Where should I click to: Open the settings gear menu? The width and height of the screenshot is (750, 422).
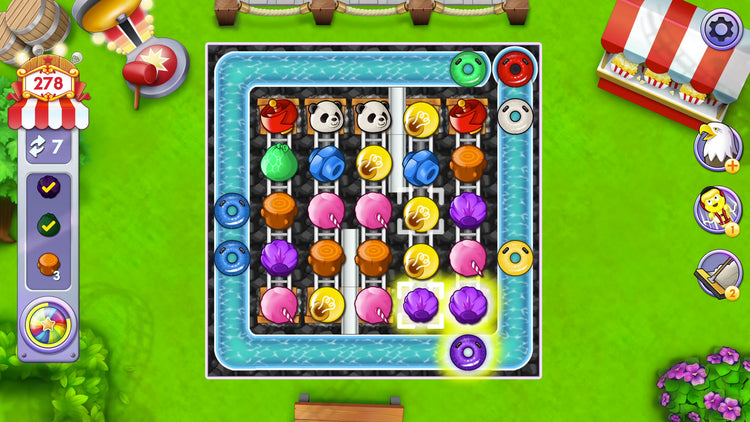point(721,28)
